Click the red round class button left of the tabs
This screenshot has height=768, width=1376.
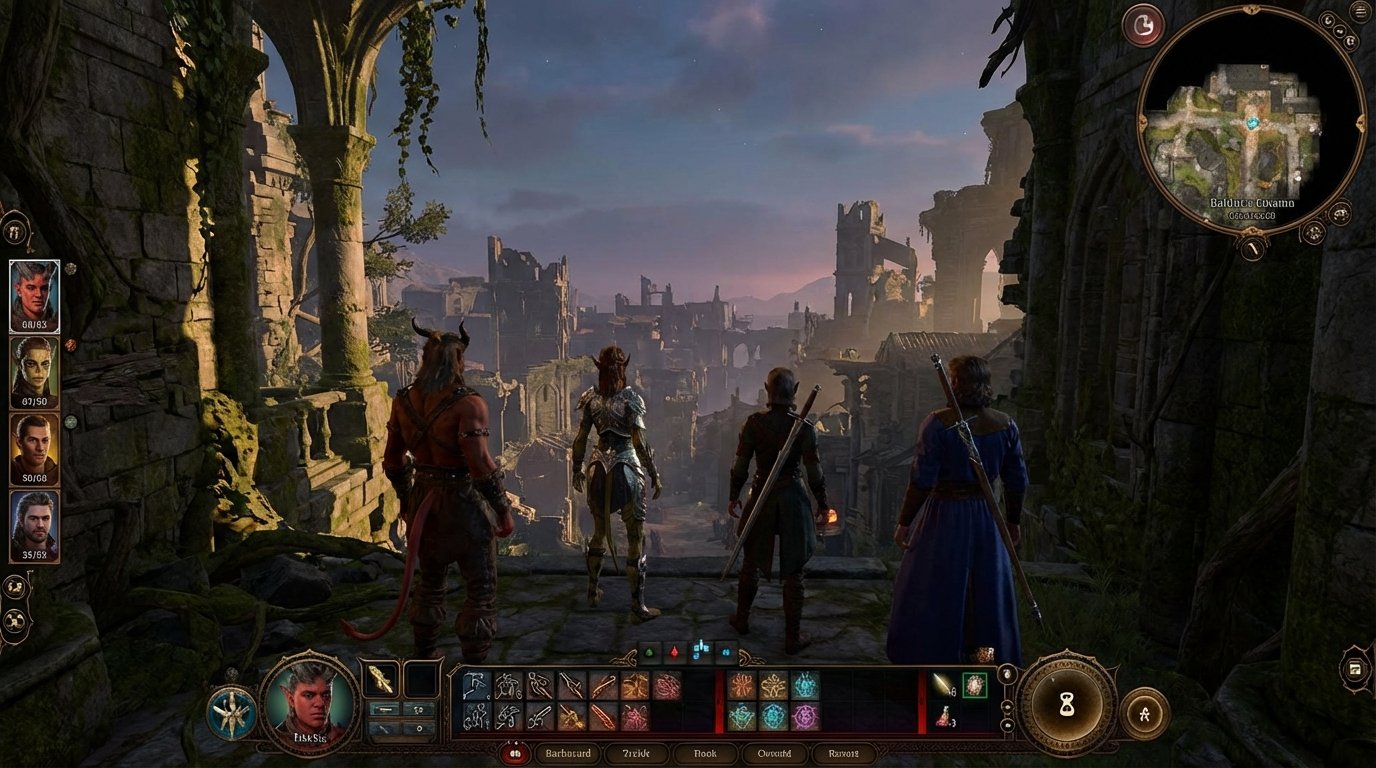click(513, 753)
